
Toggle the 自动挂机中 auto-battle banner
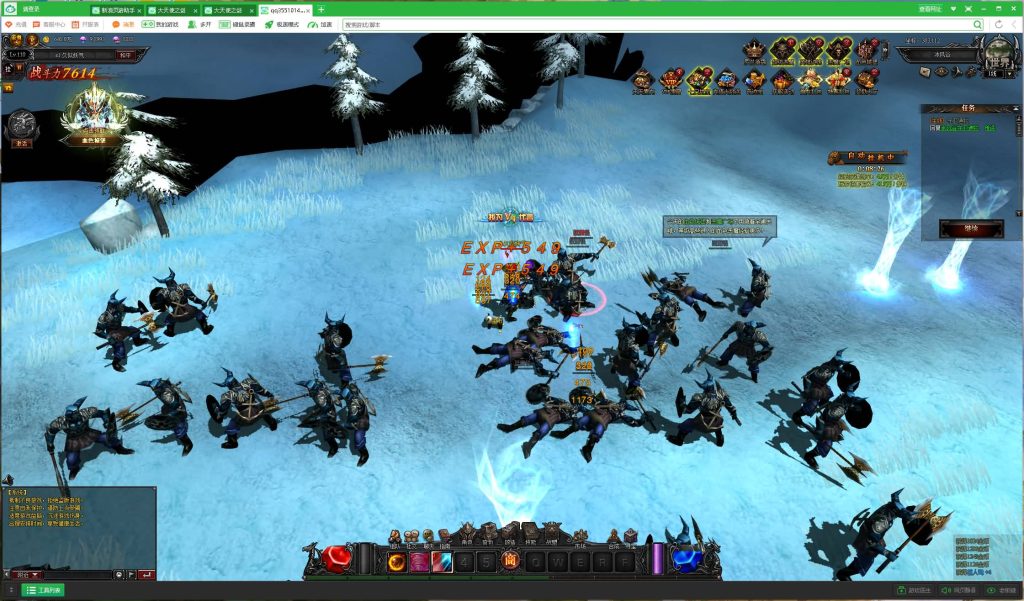click(866, 158)
